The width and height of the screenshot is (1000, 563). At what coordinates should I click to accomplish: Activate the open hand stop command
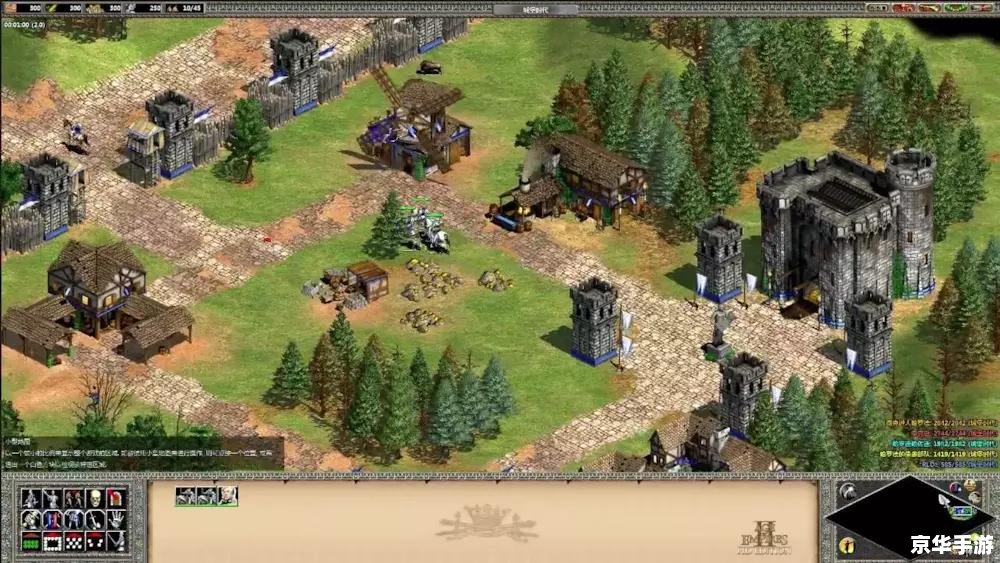(116, 520)
